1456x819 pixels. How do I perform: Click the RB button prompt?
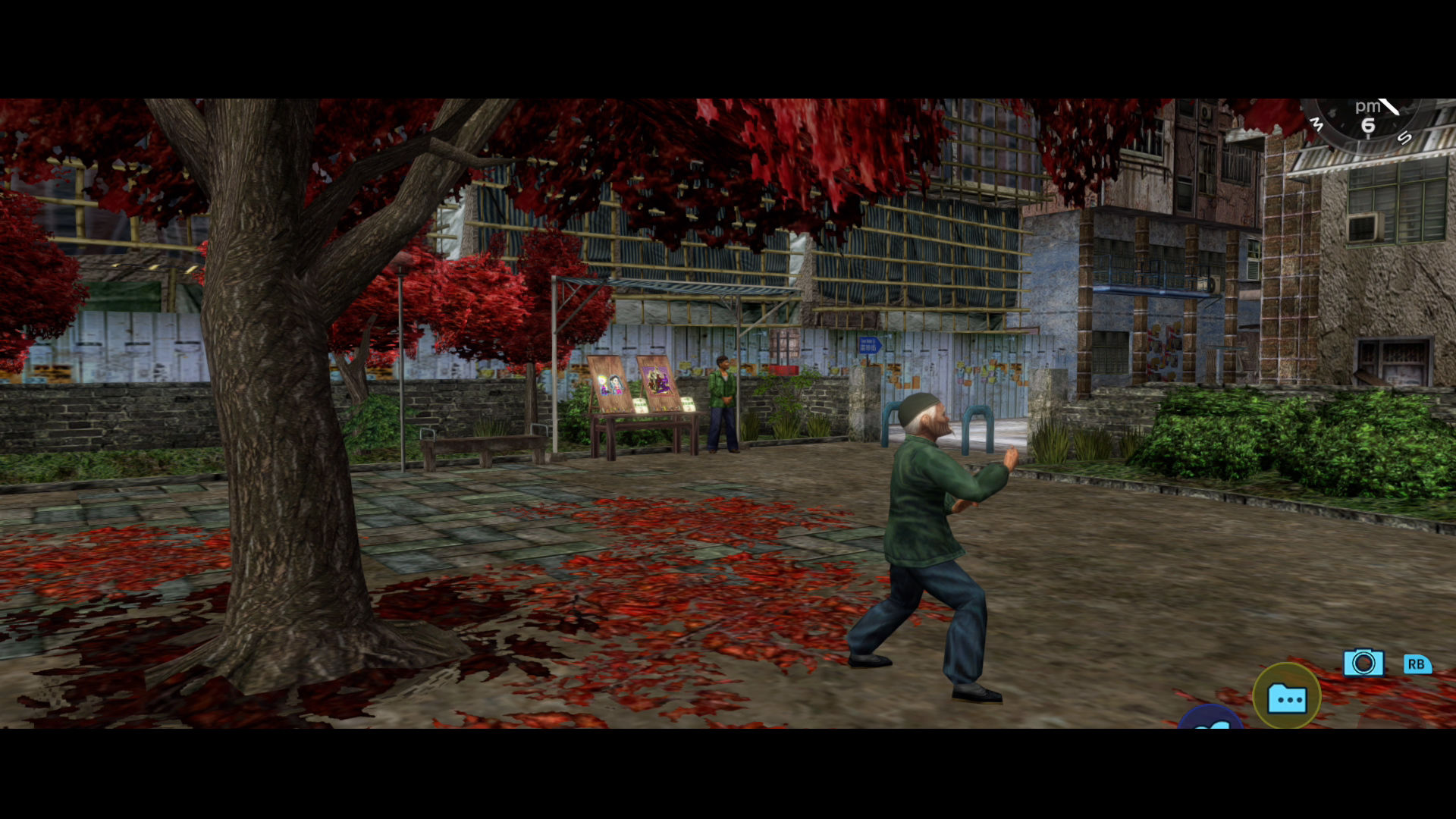[x=1417, y=664]
